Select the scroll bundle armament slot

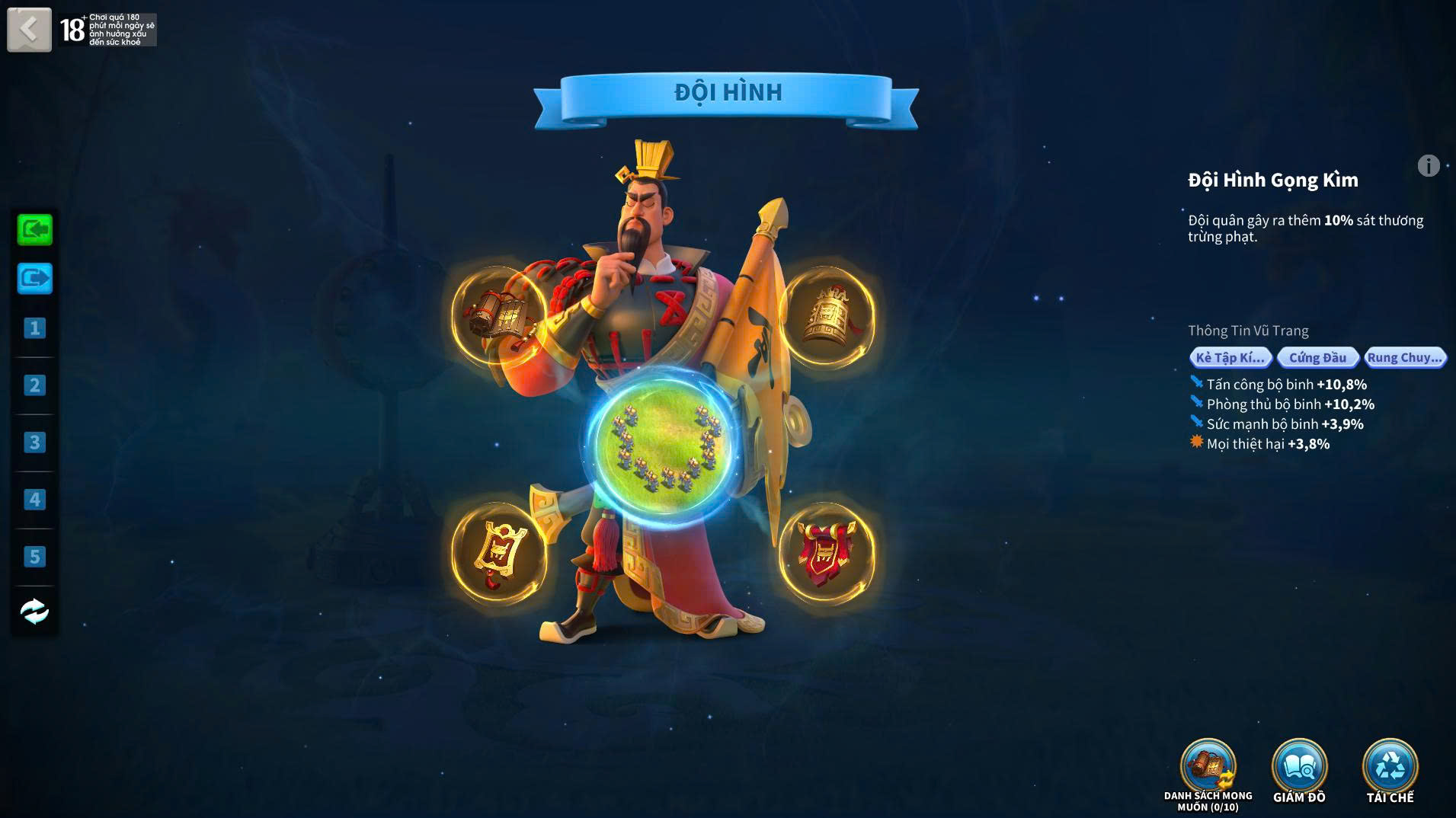point(499,315)
